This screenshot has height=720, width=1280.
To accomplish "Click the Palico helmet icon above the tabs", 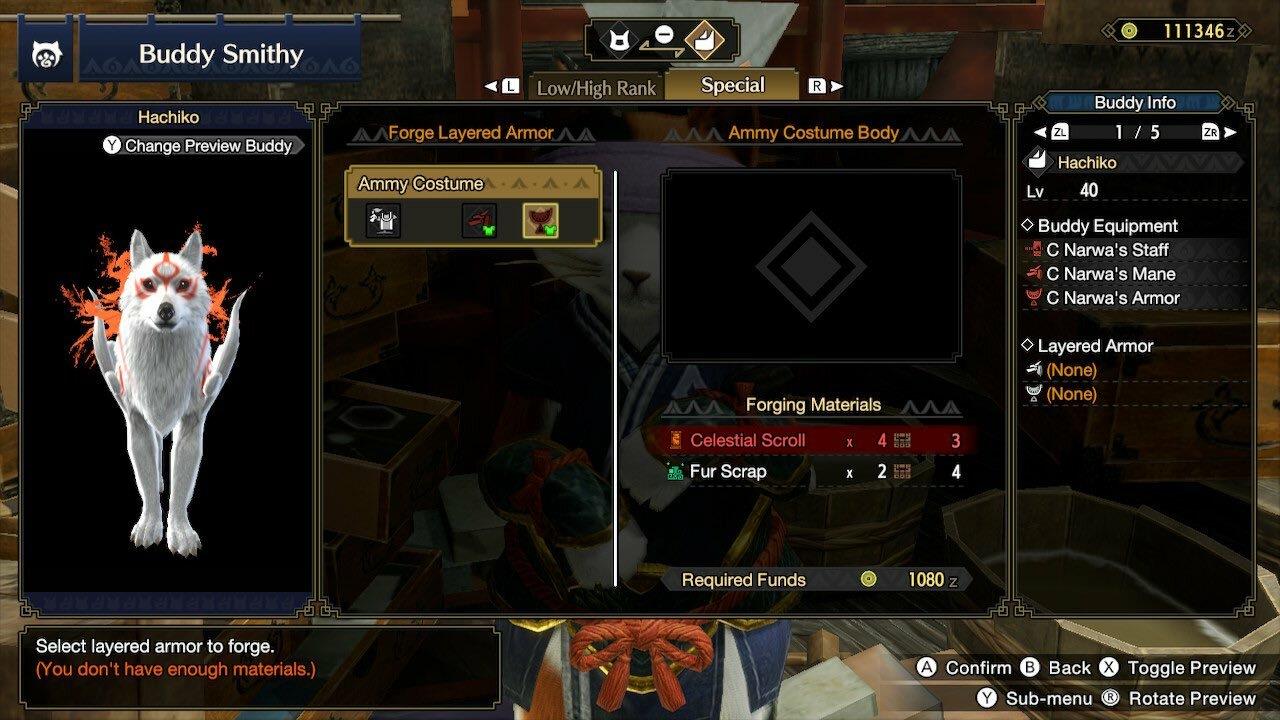I will 620,41.
